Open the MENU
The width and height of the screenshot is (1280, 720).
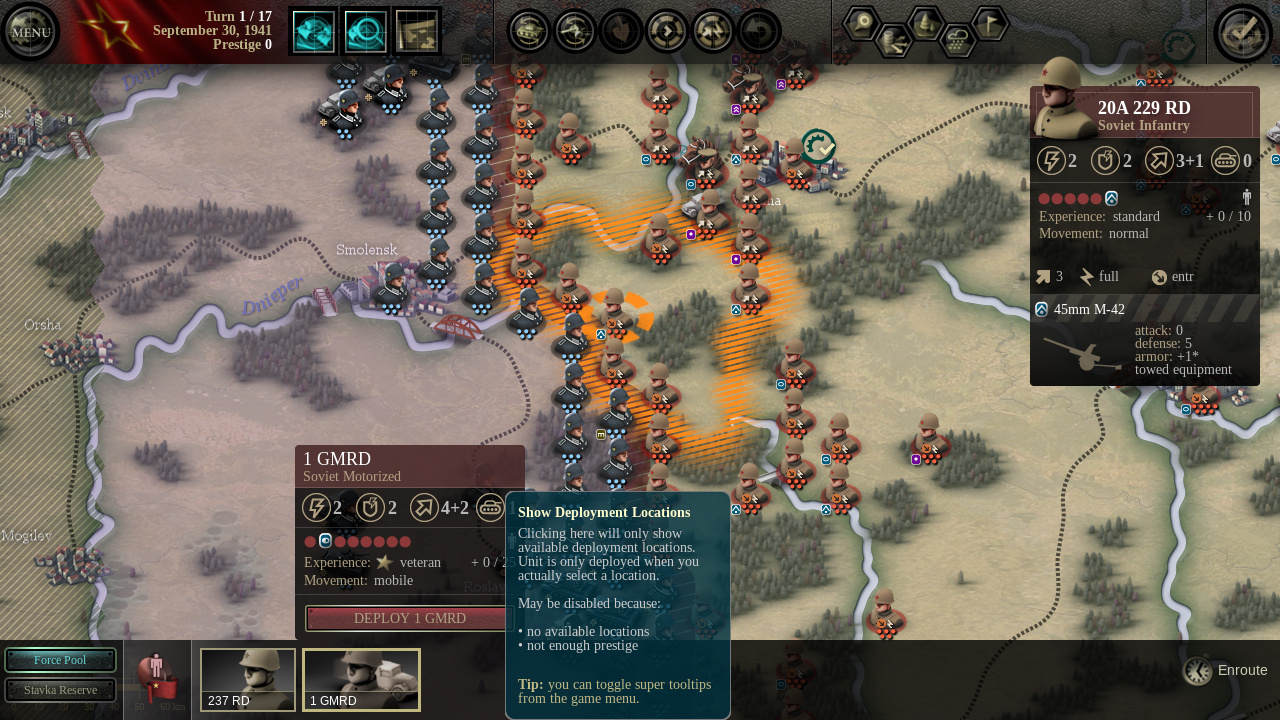(x=30, y=31)
